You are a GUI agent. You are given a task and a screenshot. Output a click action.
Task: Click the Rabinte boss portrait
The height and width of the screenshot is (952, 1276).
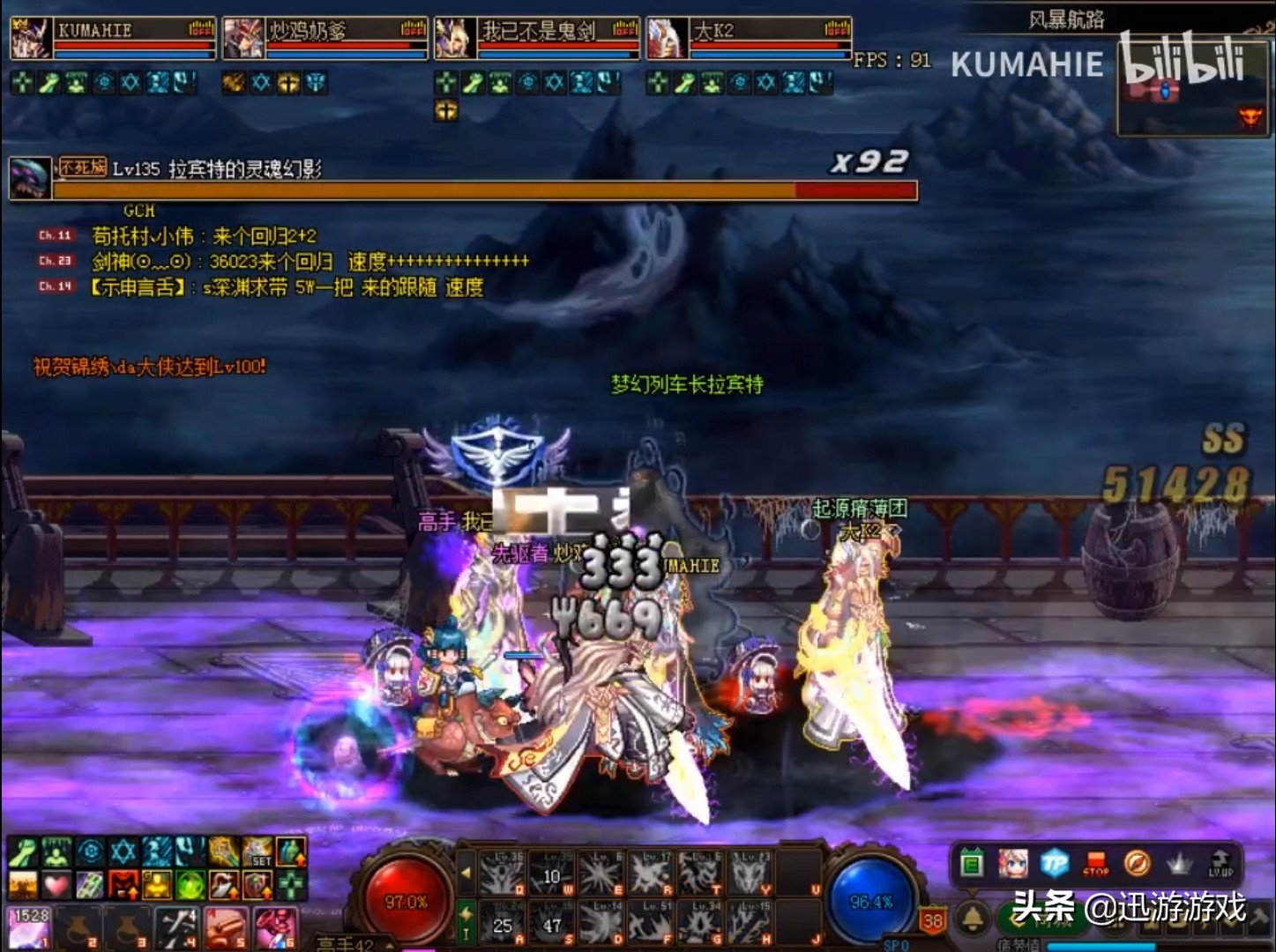(30, 177)
